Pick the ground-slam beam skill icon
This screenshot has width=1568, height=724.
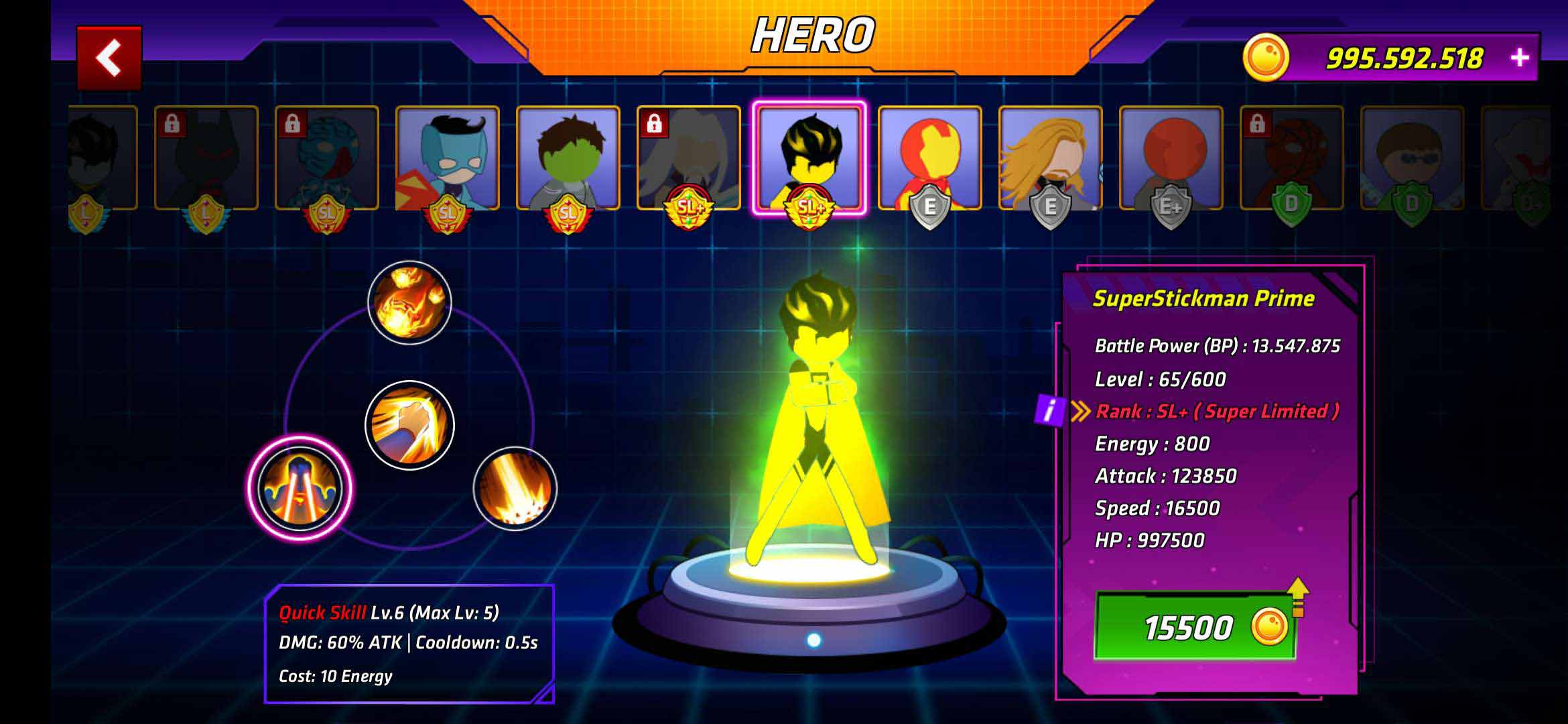click(515, 488)
